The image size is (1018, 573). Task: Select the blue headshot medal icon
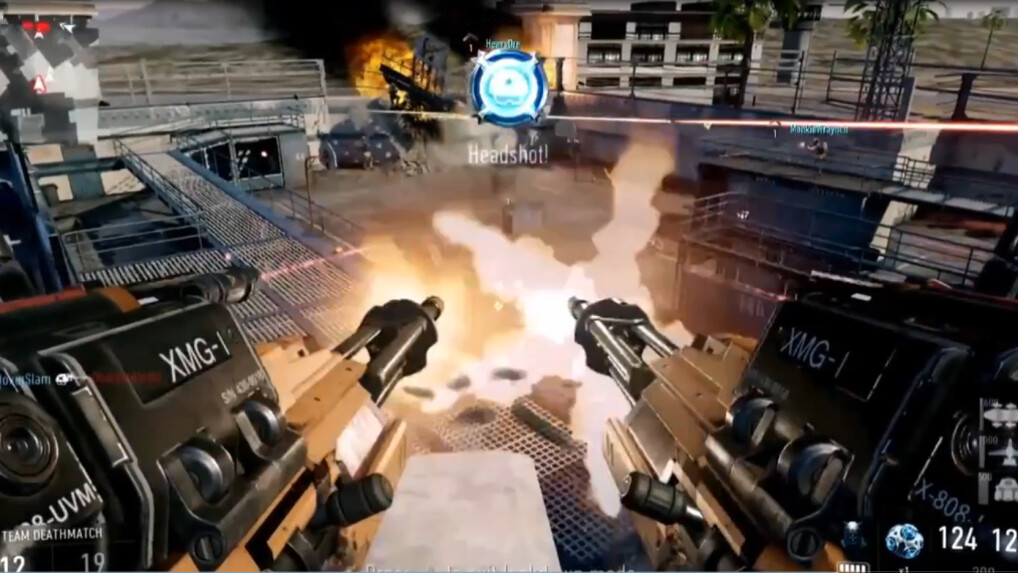pyautogui.click(x=509, y=87)
